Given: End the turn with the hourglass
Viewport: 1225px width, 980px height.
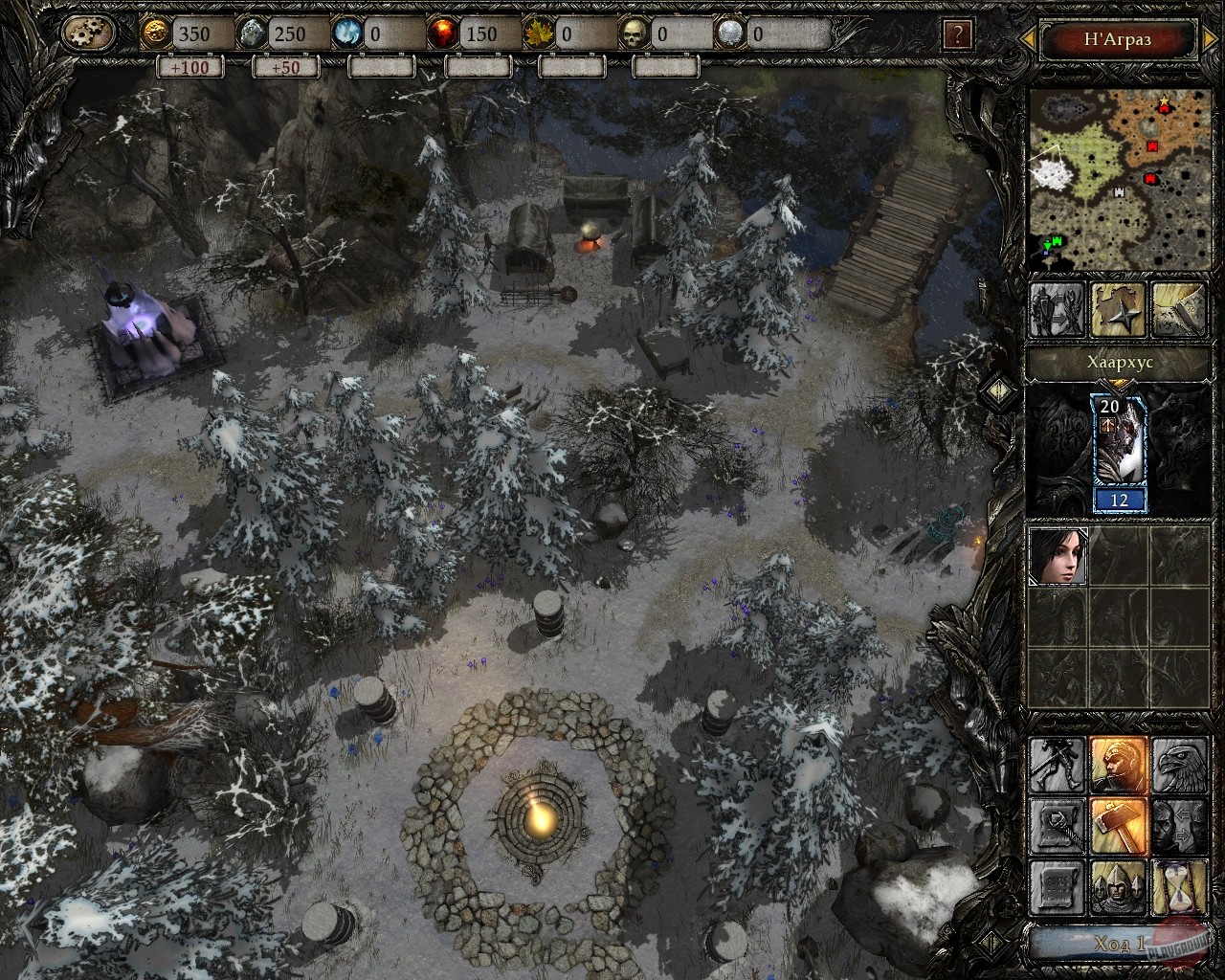Looking at the screenshot, I should click(x=1178, y=886).
